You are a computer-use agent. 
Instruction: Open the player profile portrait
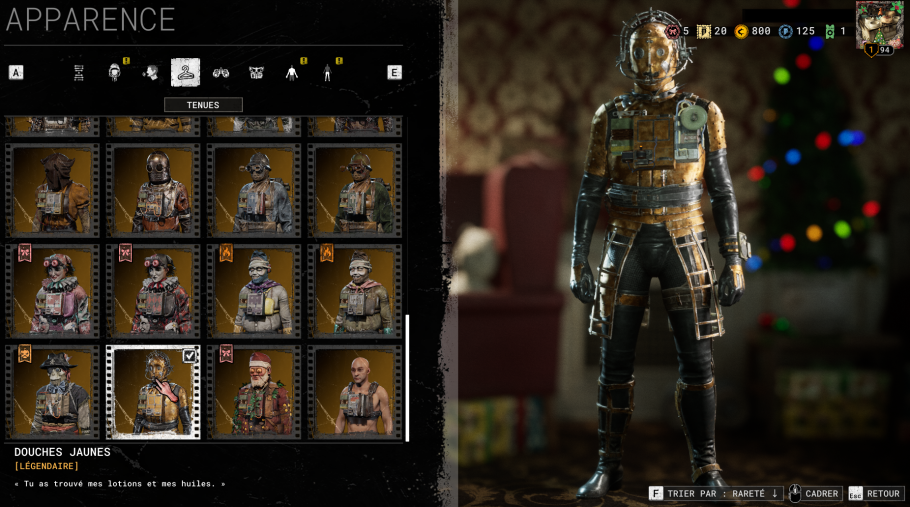click(880, 25)
